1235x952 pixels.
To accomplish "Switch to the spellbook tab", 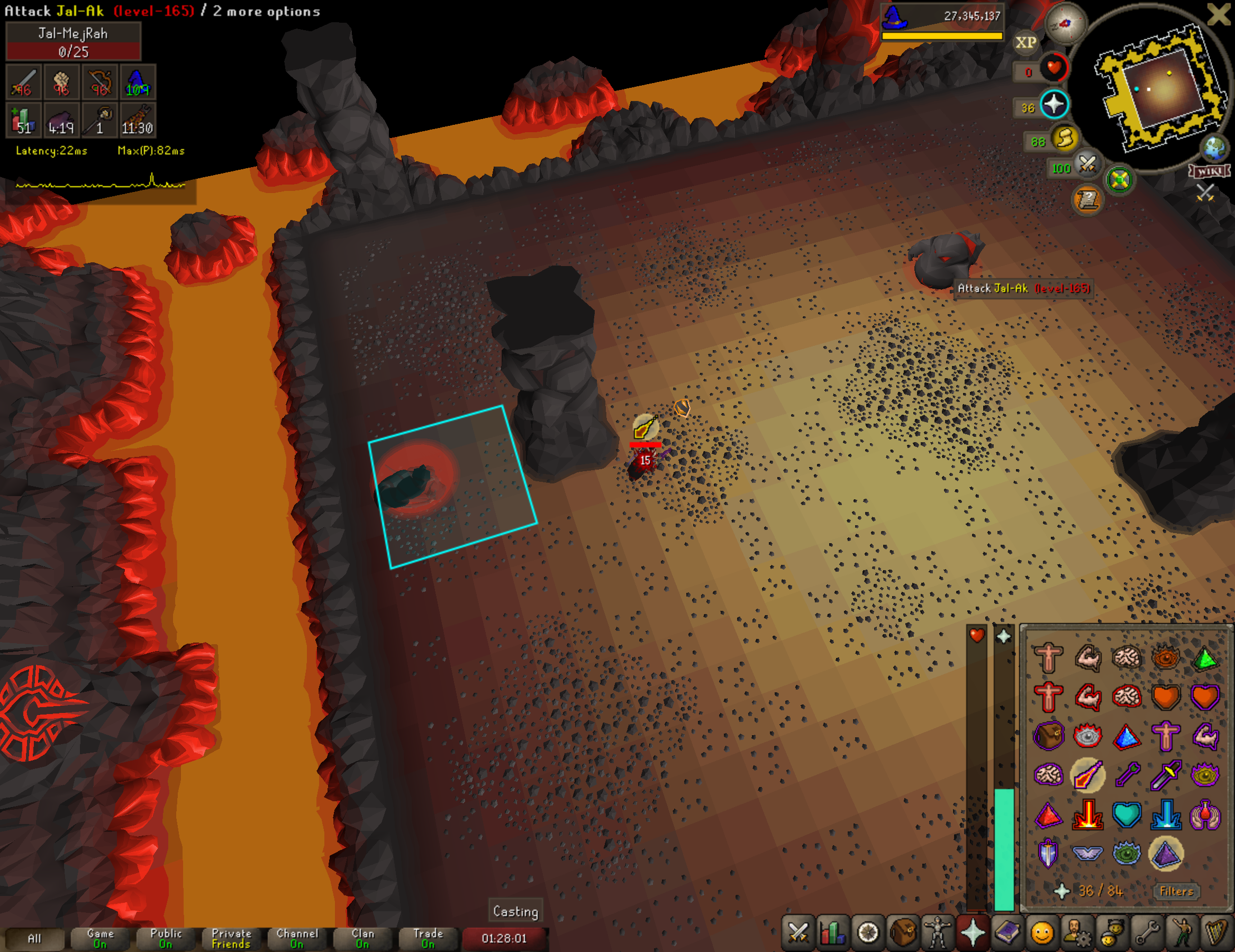I will coord(1007,932).
